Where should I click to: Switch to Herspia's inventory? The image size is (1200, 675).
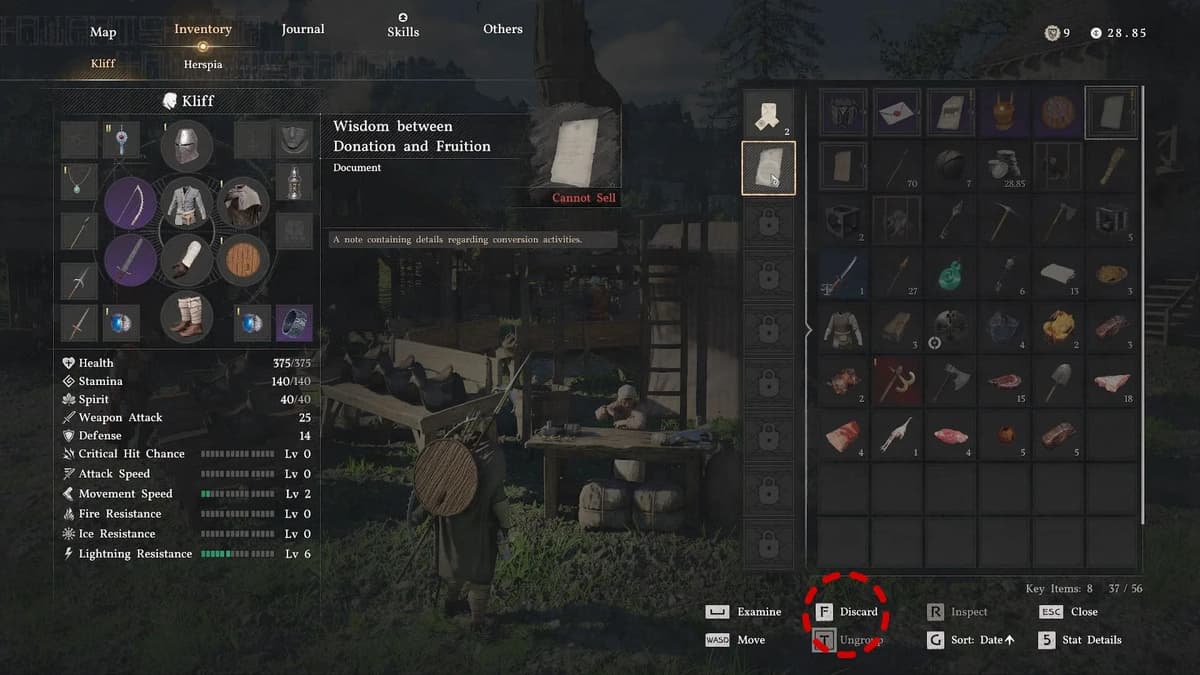click(203, 63)
